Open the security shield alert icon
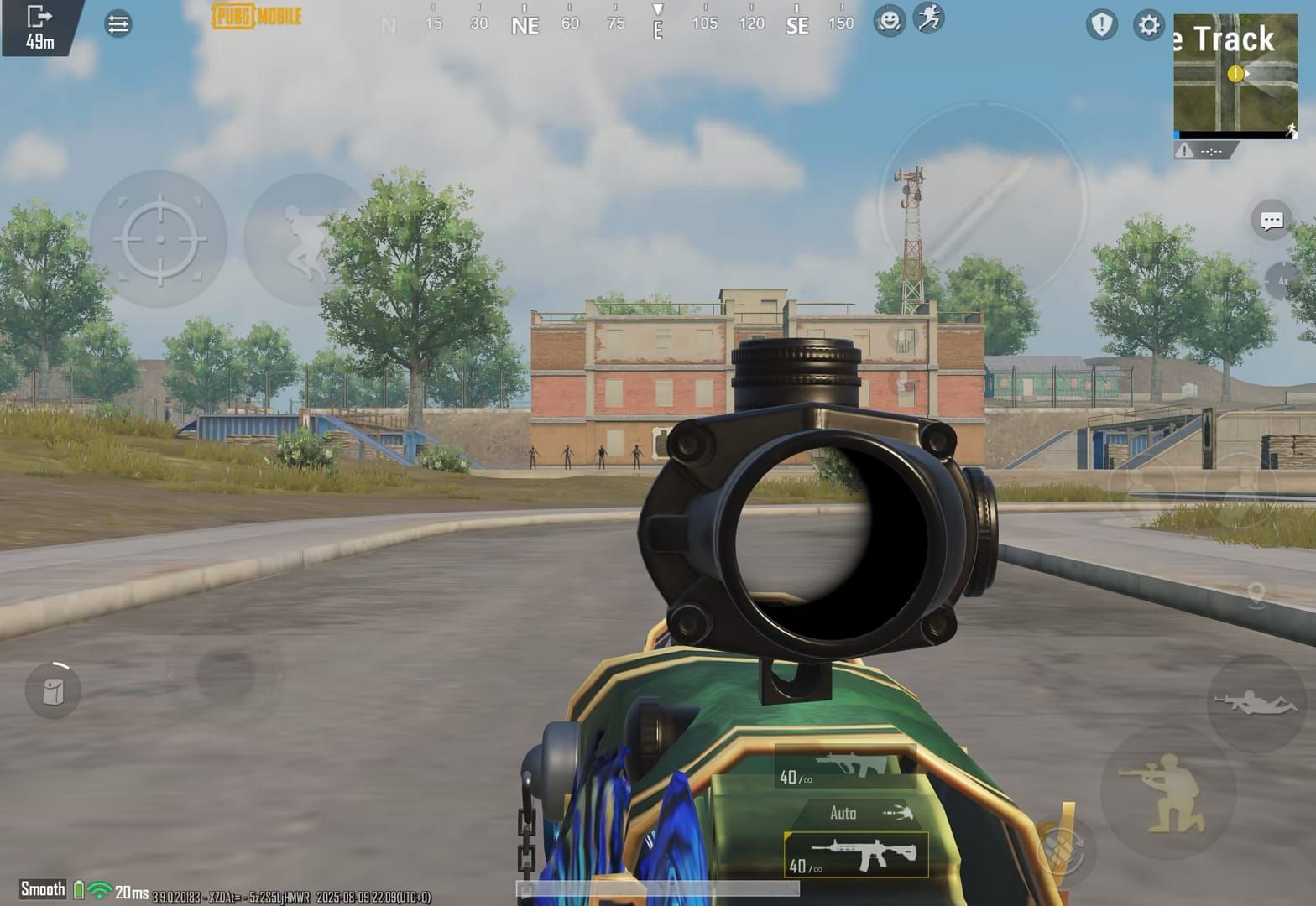The image size is (1316, 906). (x=1101, y=25)
